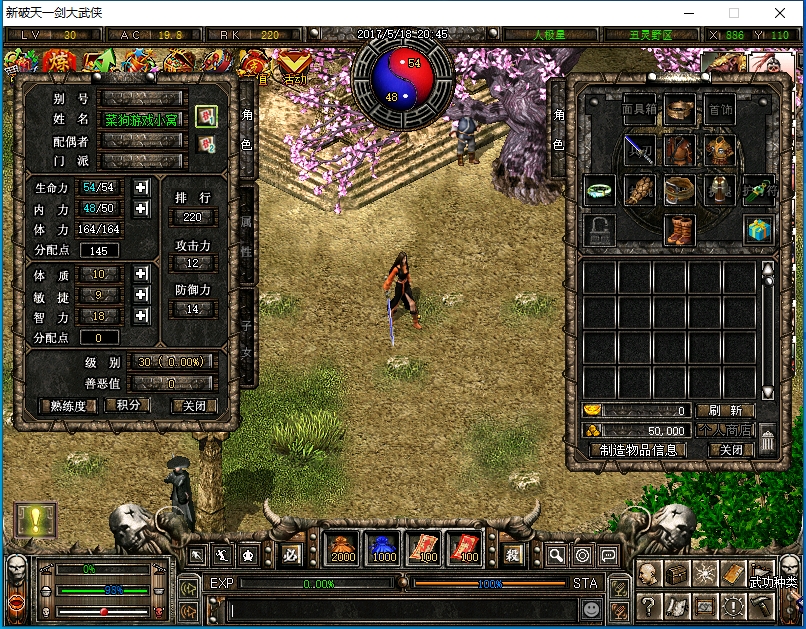
Task: Show 制造物品信息 crafting item info
Action: (638, 450)
